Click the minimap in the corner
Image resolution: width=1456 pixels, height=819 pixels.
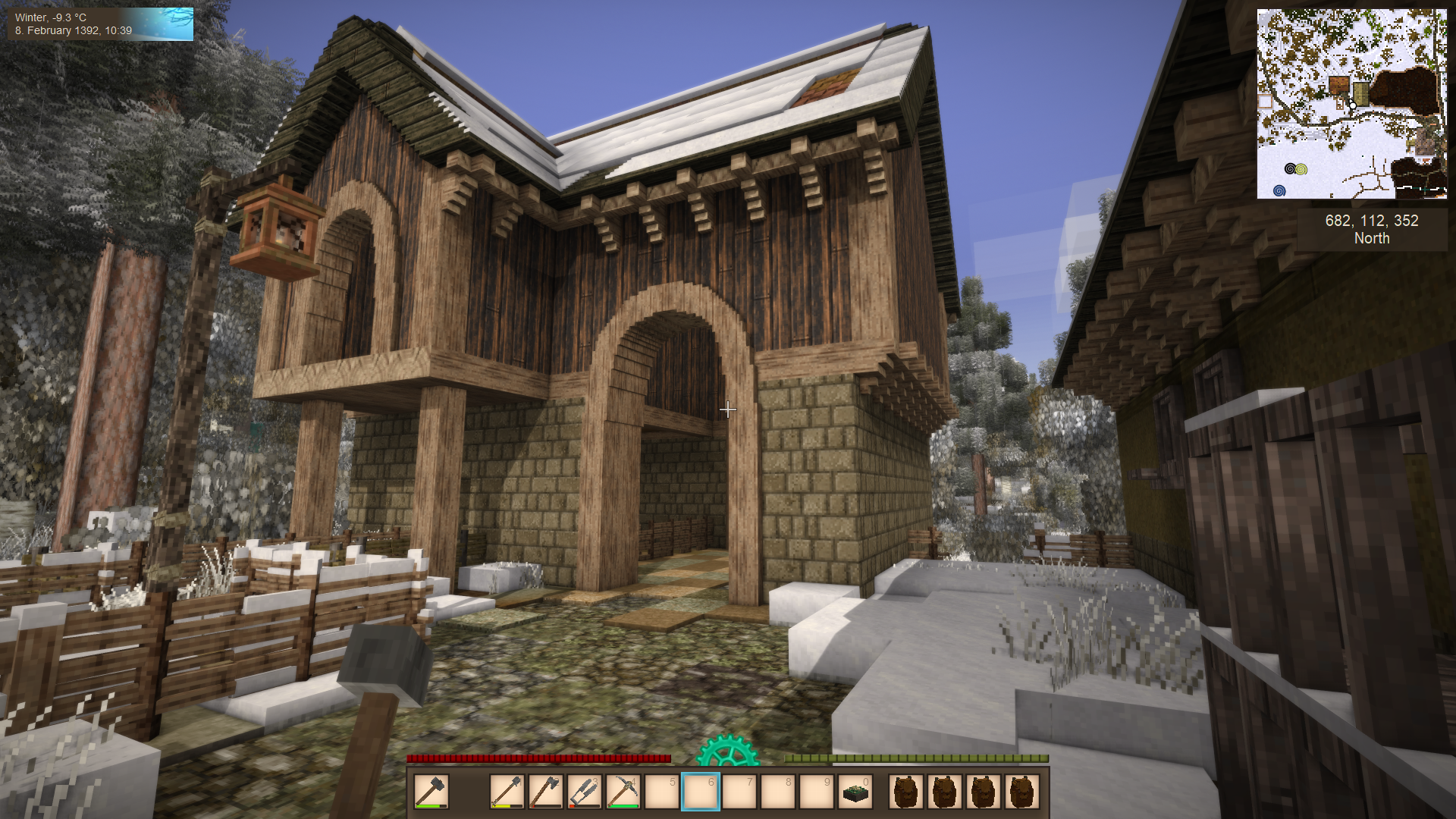(x=1351, y=104)
